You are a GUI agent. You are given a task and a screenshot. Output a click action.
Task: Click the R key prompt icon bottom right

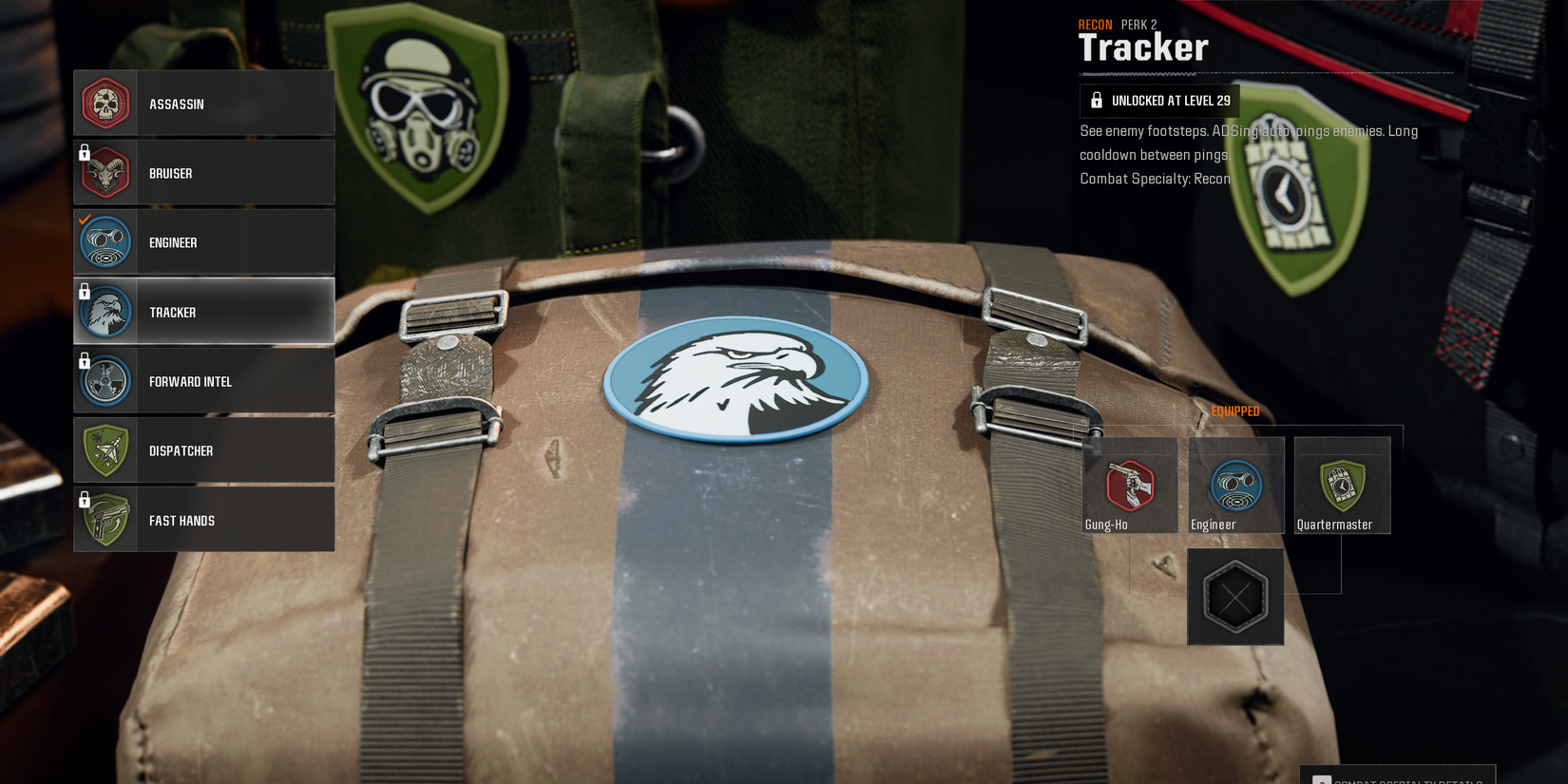(x=1320, y=779)
